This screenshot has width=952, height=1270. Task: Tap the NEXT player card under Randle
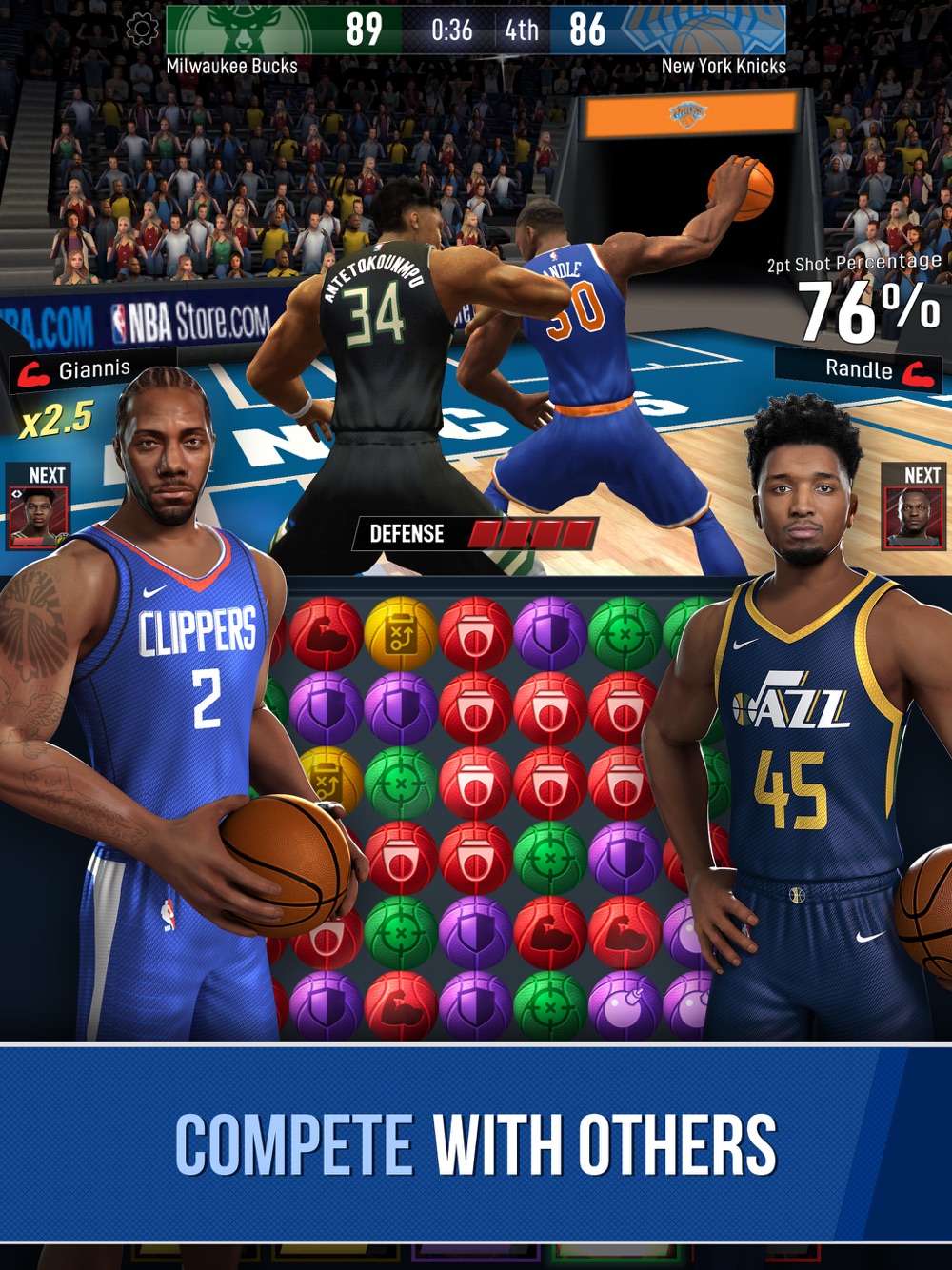913,517
